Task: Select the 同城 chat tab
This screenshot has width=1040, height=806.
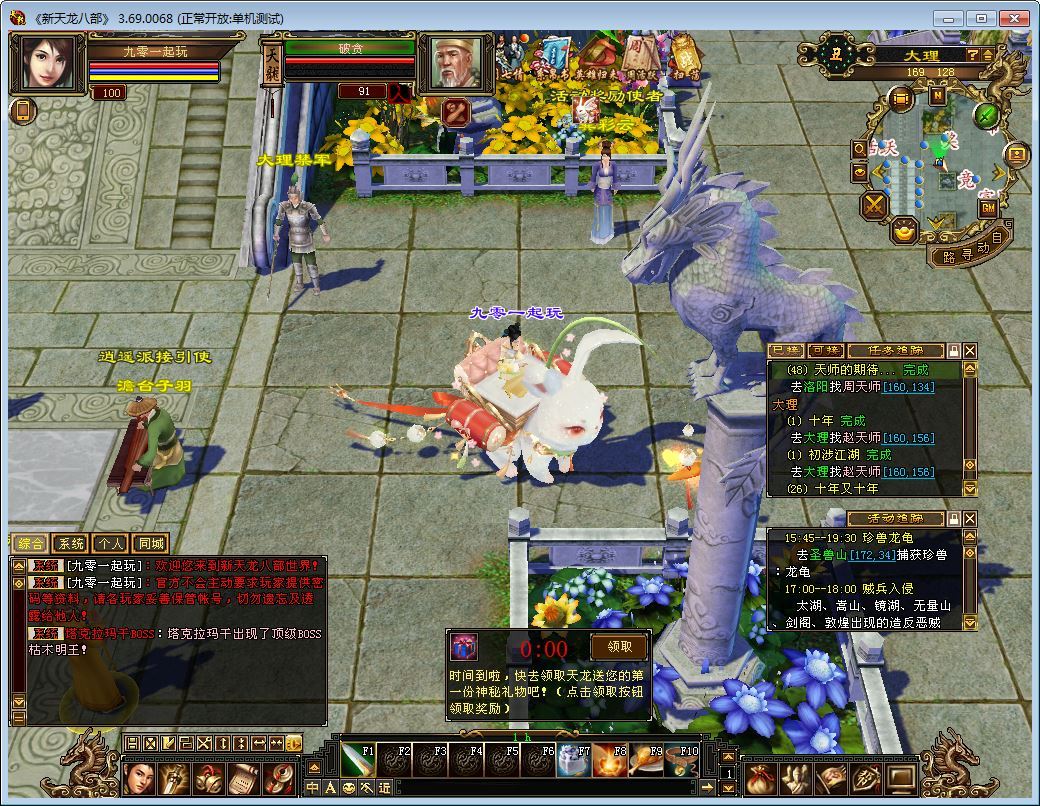Action: click(150, 544)
